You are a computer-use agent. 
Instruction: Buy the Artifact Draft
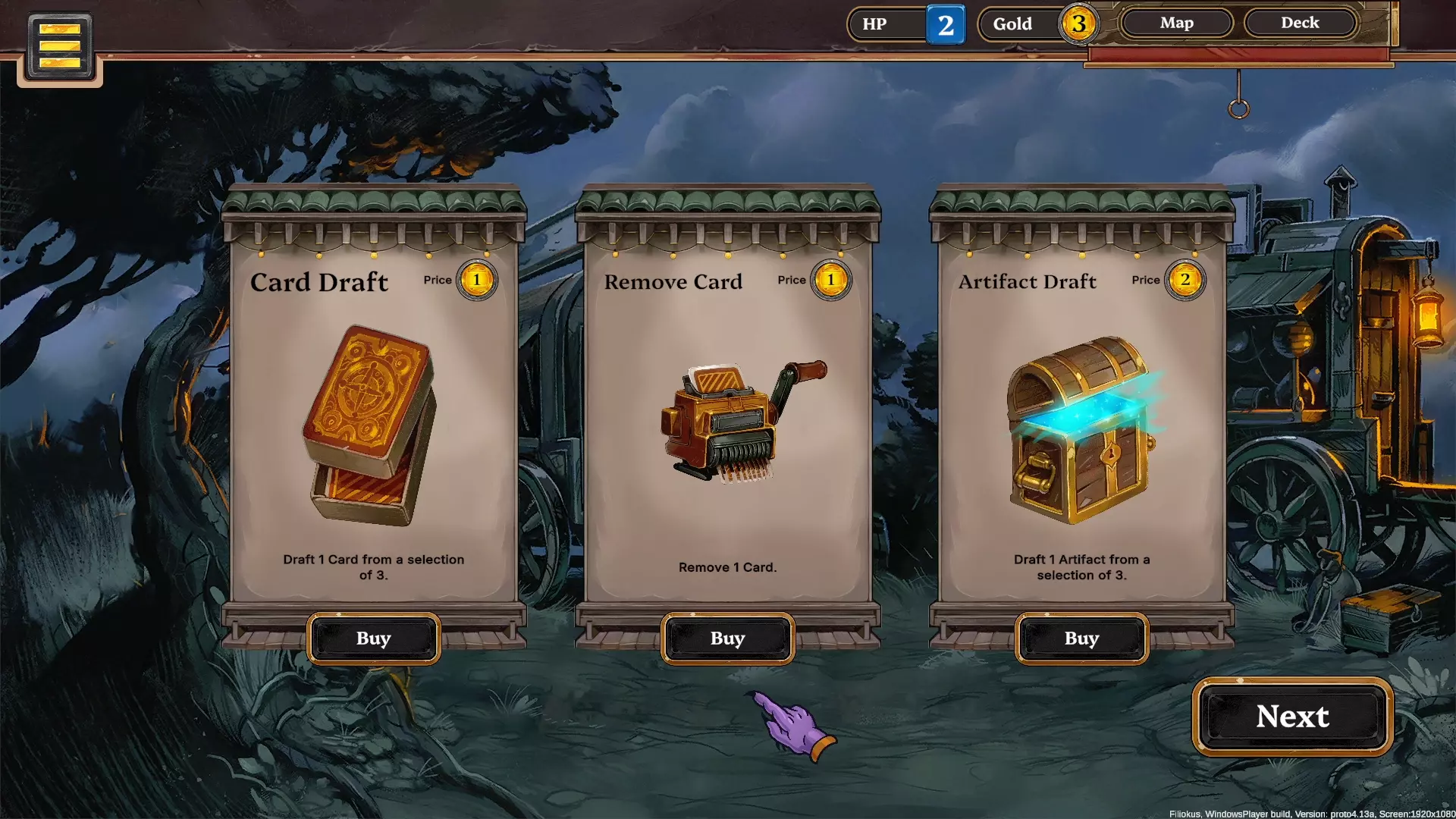tap(1081, 639)
